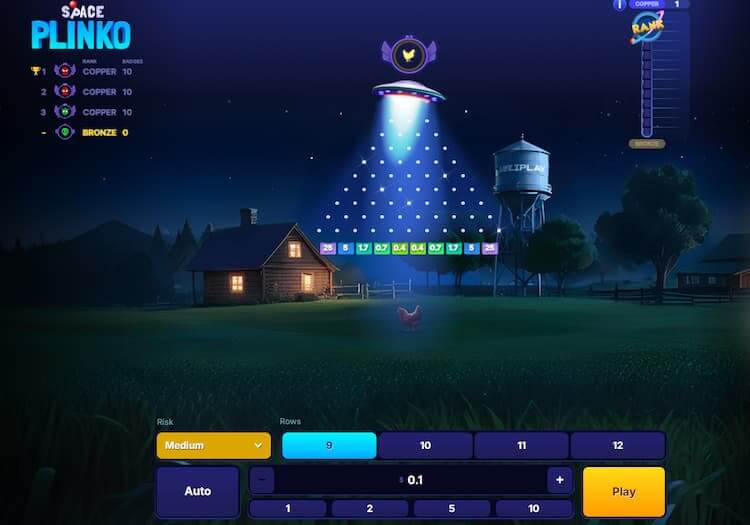Open the Risk dropdown set to Medium
The image size is (750, 525).
coord(214,445)
